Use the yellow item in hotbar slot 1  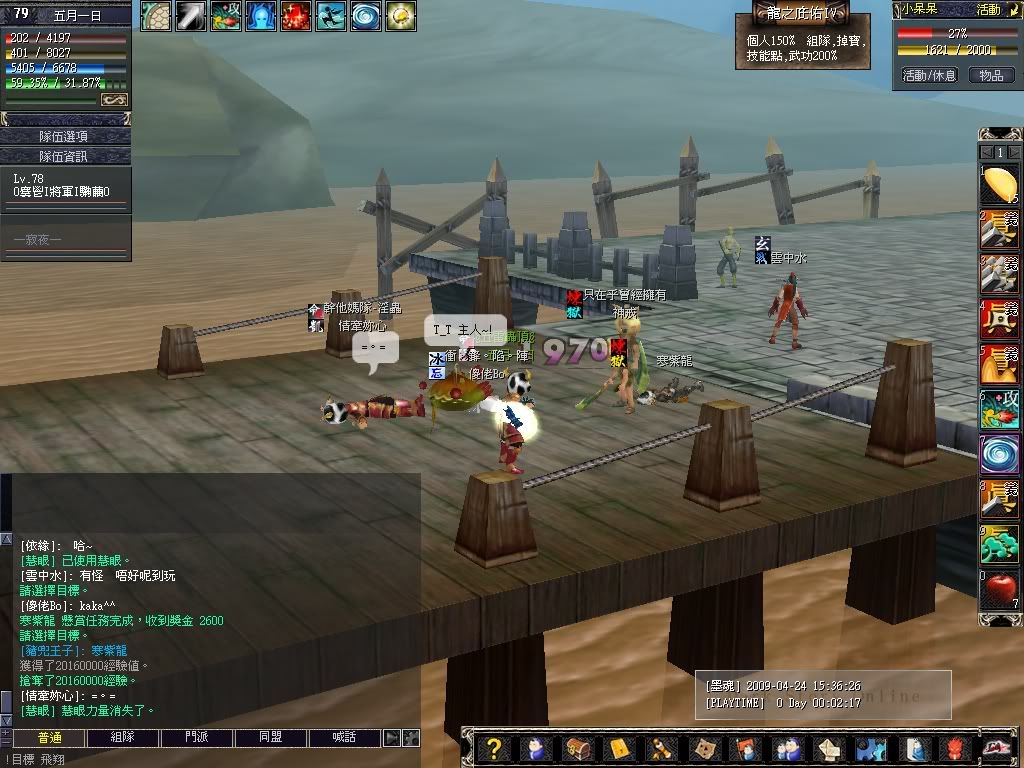pos(999,184)
